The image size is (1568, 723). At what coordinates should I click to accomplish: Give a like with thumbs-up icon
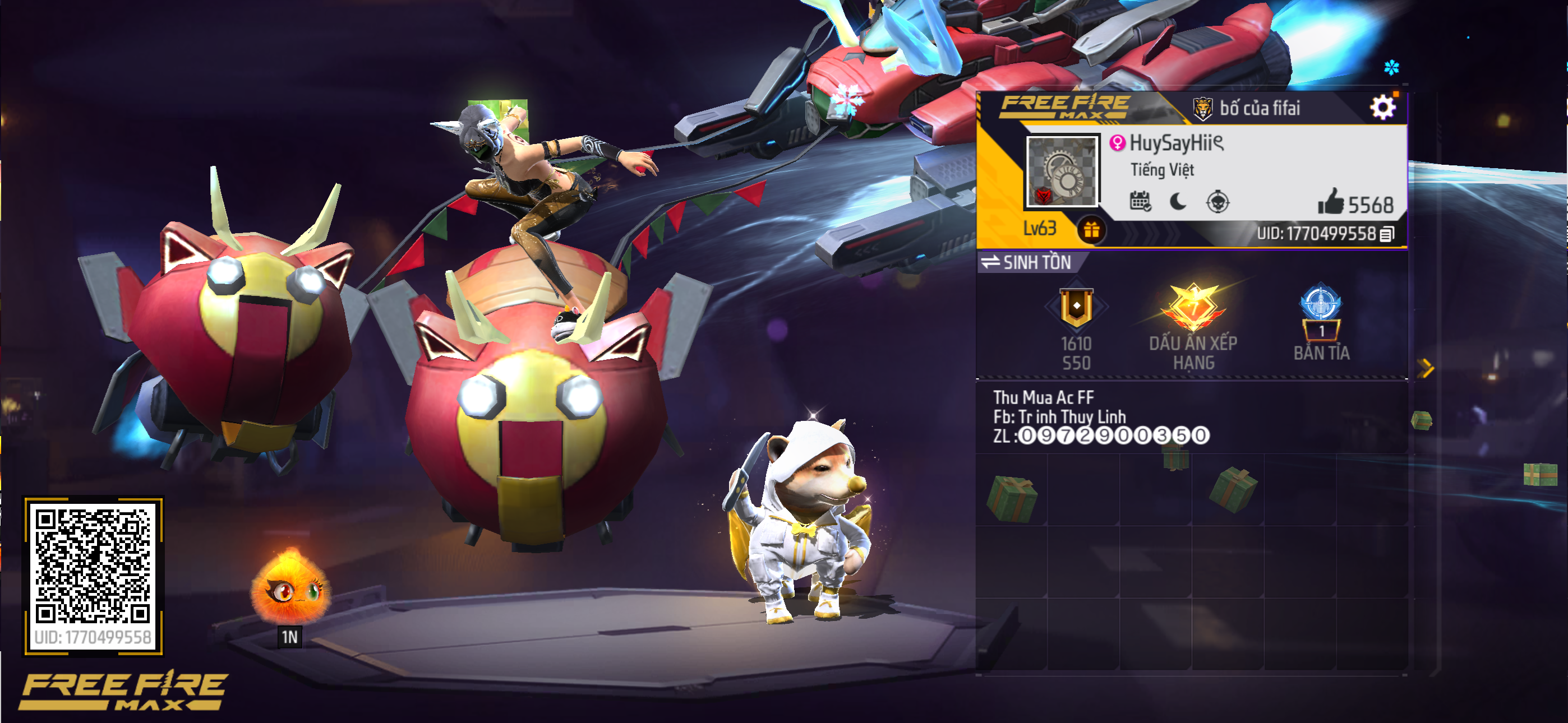click(x=1331, y=201)
